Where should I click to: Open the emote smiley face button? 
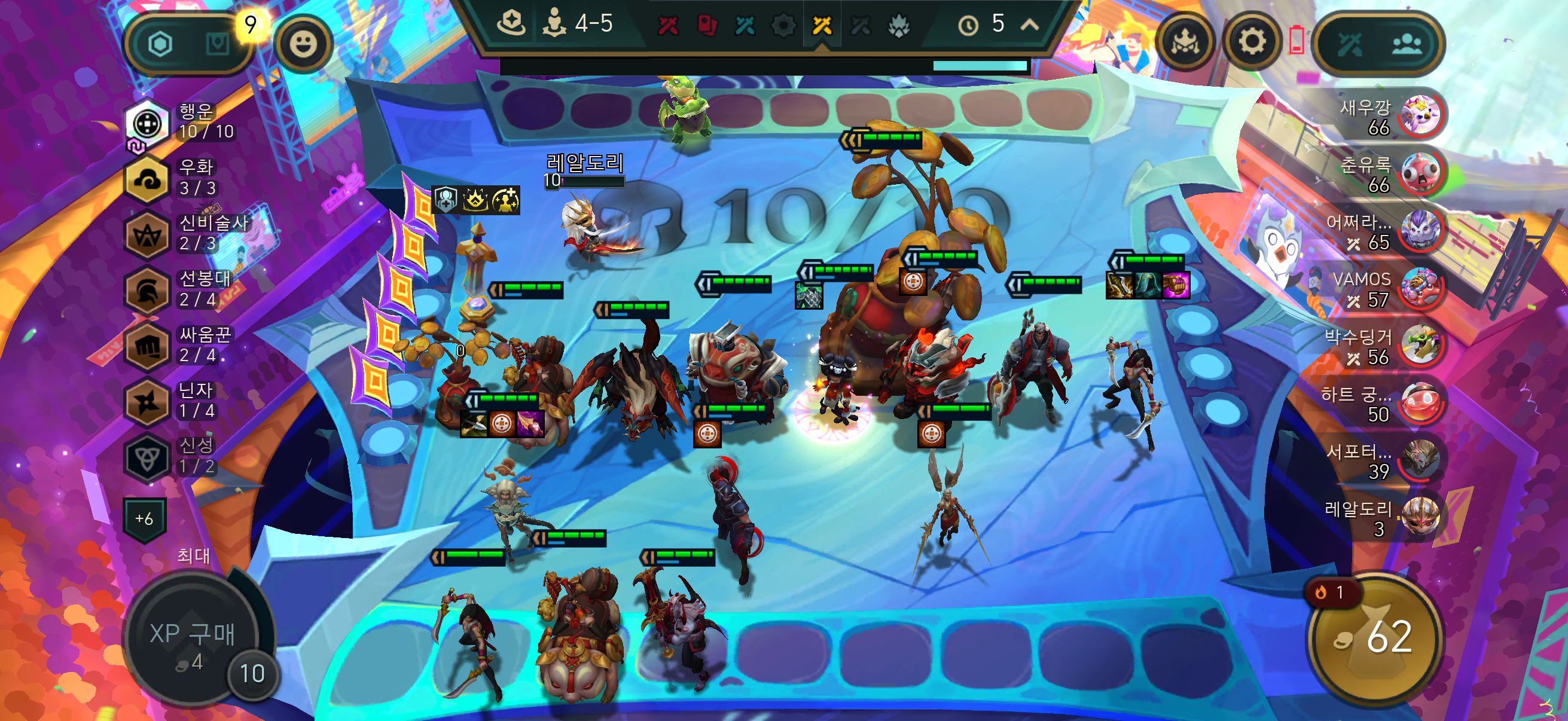click(x=303, y=44)
